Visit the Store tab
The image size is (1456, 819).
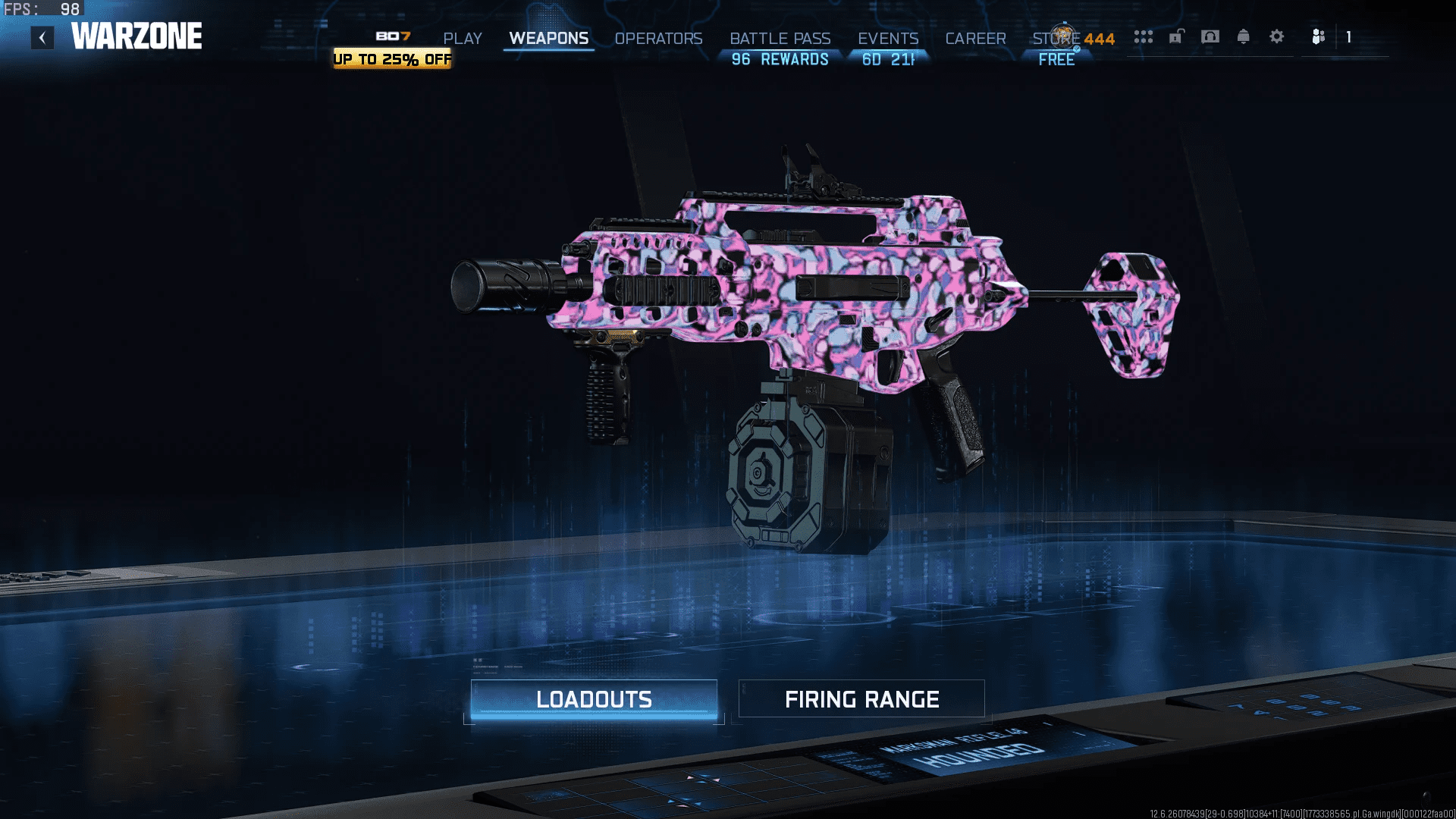pos(1056,39)
